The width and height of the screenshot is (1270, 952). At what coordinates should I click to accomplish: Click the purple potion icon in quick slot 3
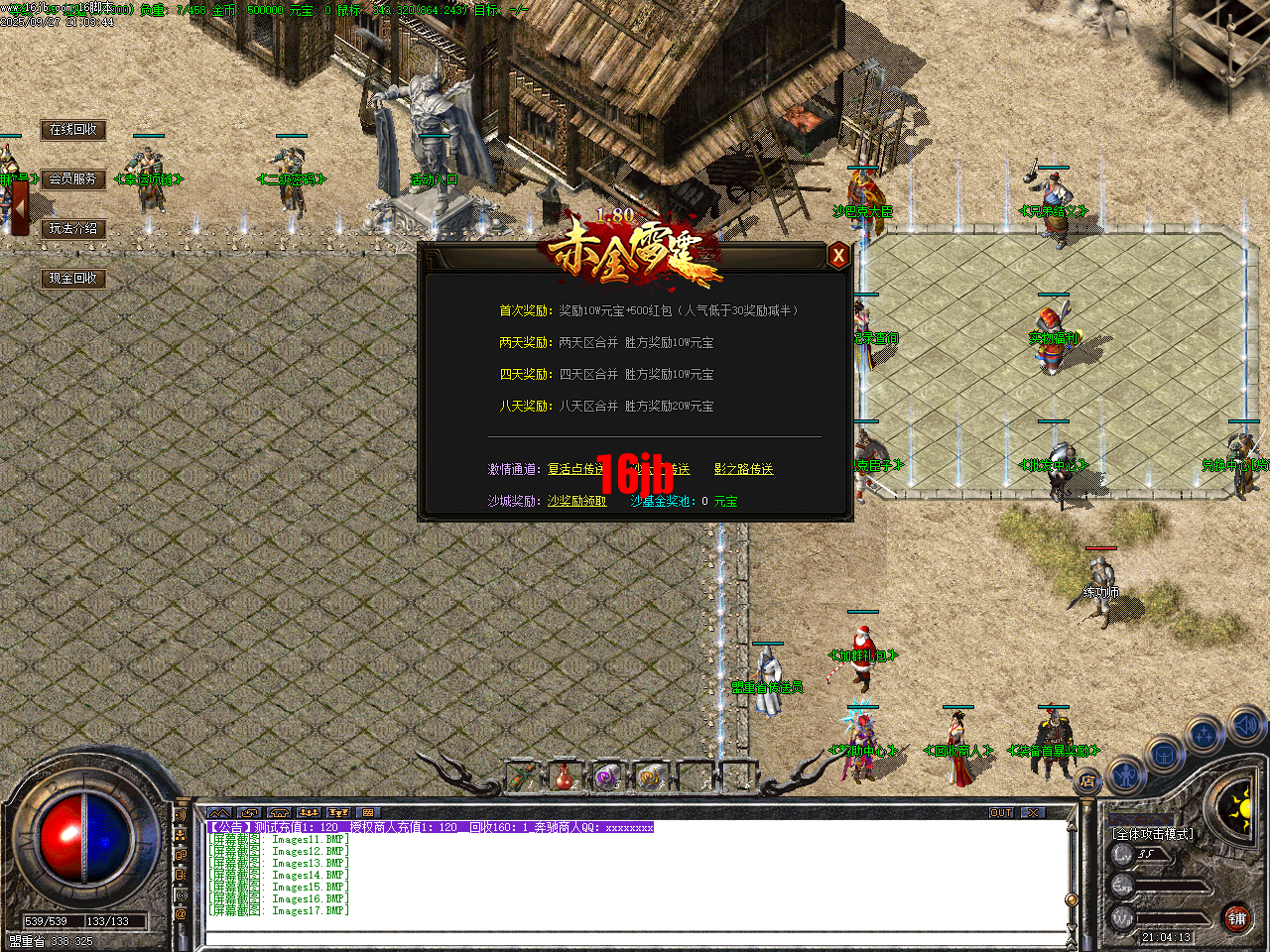(x=606, y=777)
